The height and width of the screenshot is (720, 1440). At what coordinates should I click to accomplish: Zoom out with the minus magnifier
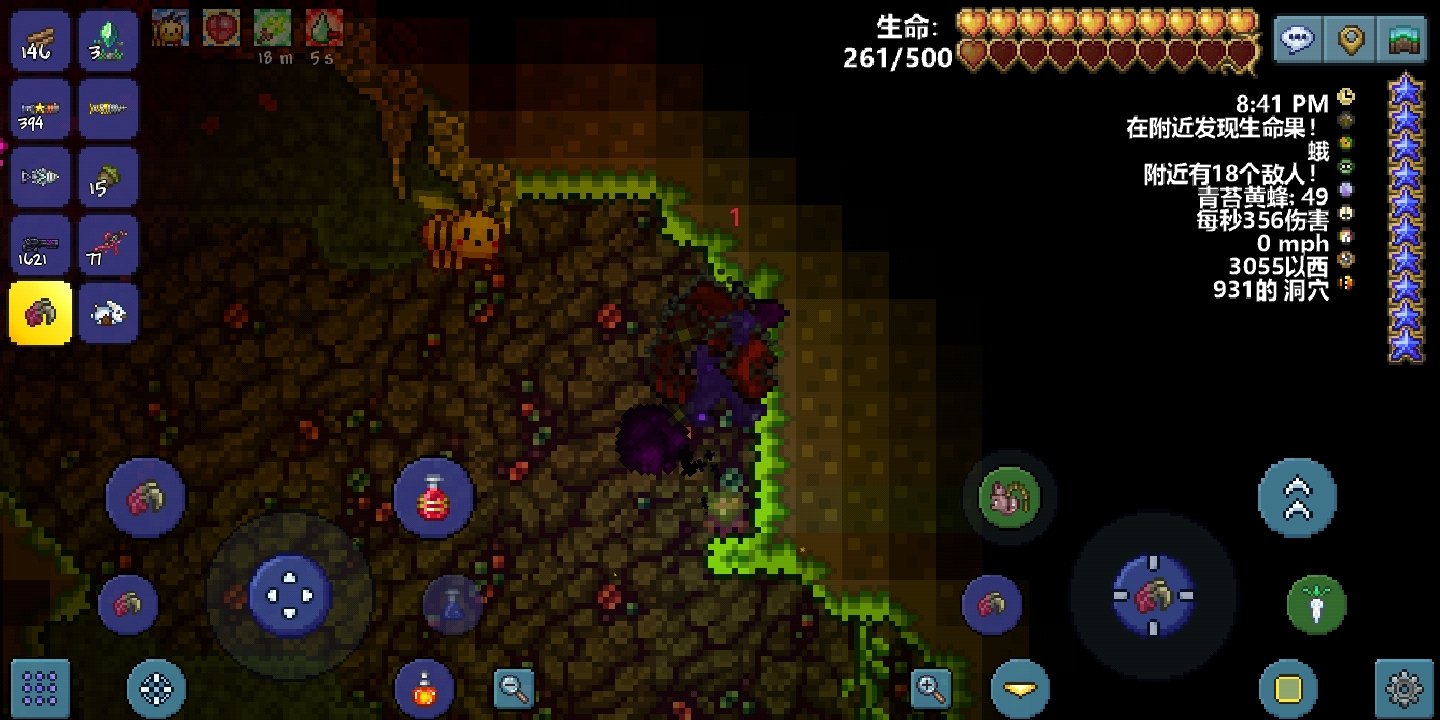click(x=514, y=688)
